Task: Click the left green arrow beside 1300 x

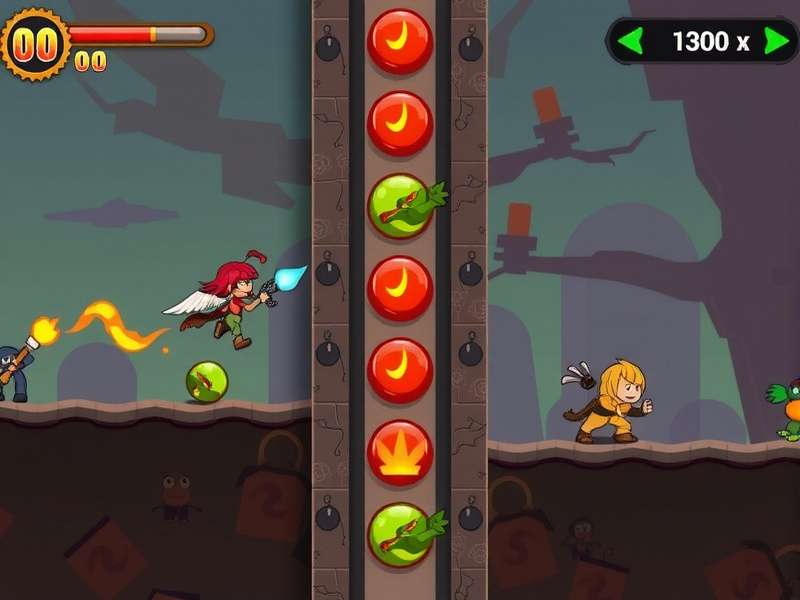Action: point(630,42)
